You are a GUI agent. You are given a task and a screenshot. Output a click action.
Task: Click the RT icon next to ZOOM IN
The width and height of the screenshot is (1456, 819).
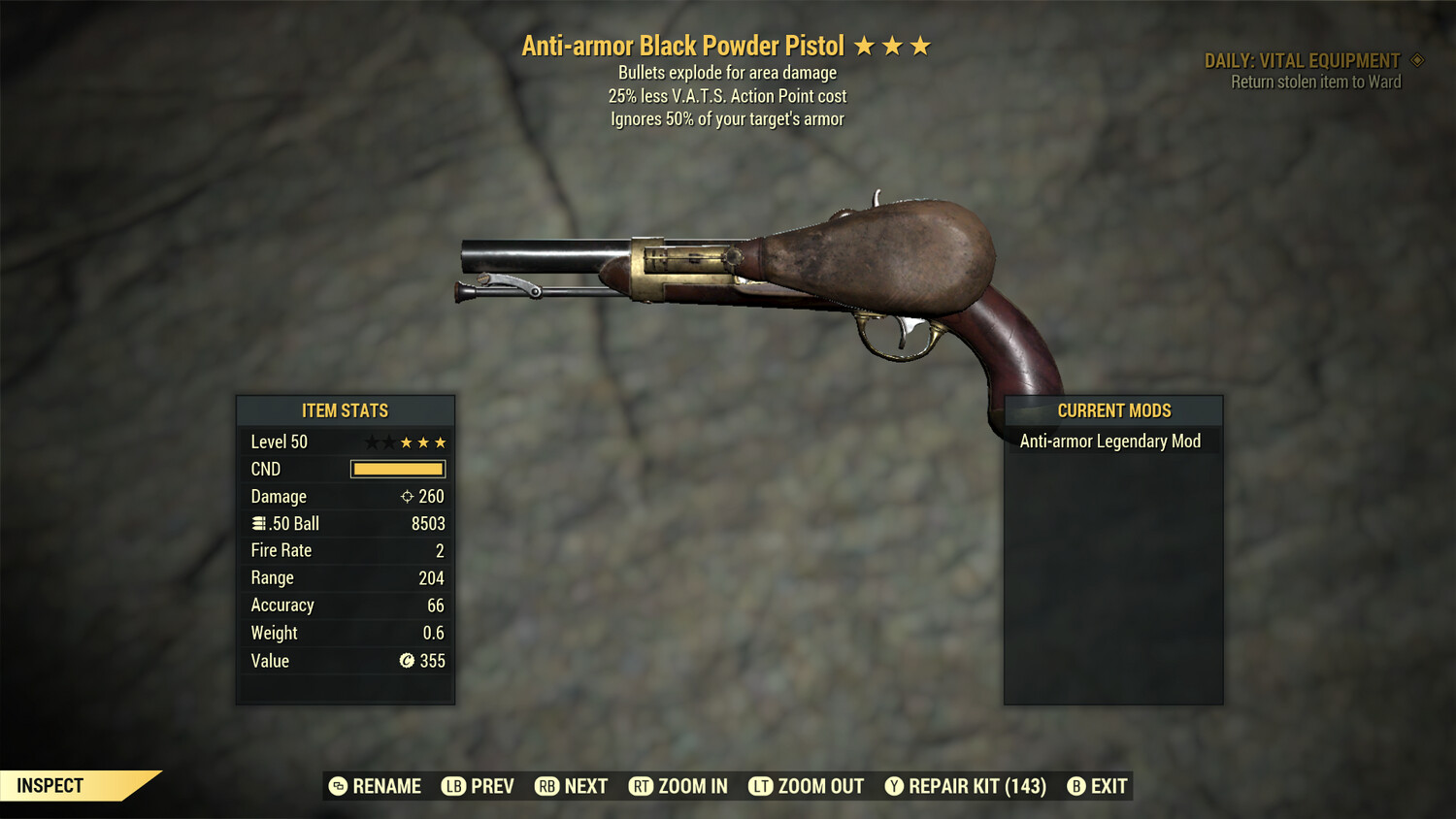click(642, 786)
